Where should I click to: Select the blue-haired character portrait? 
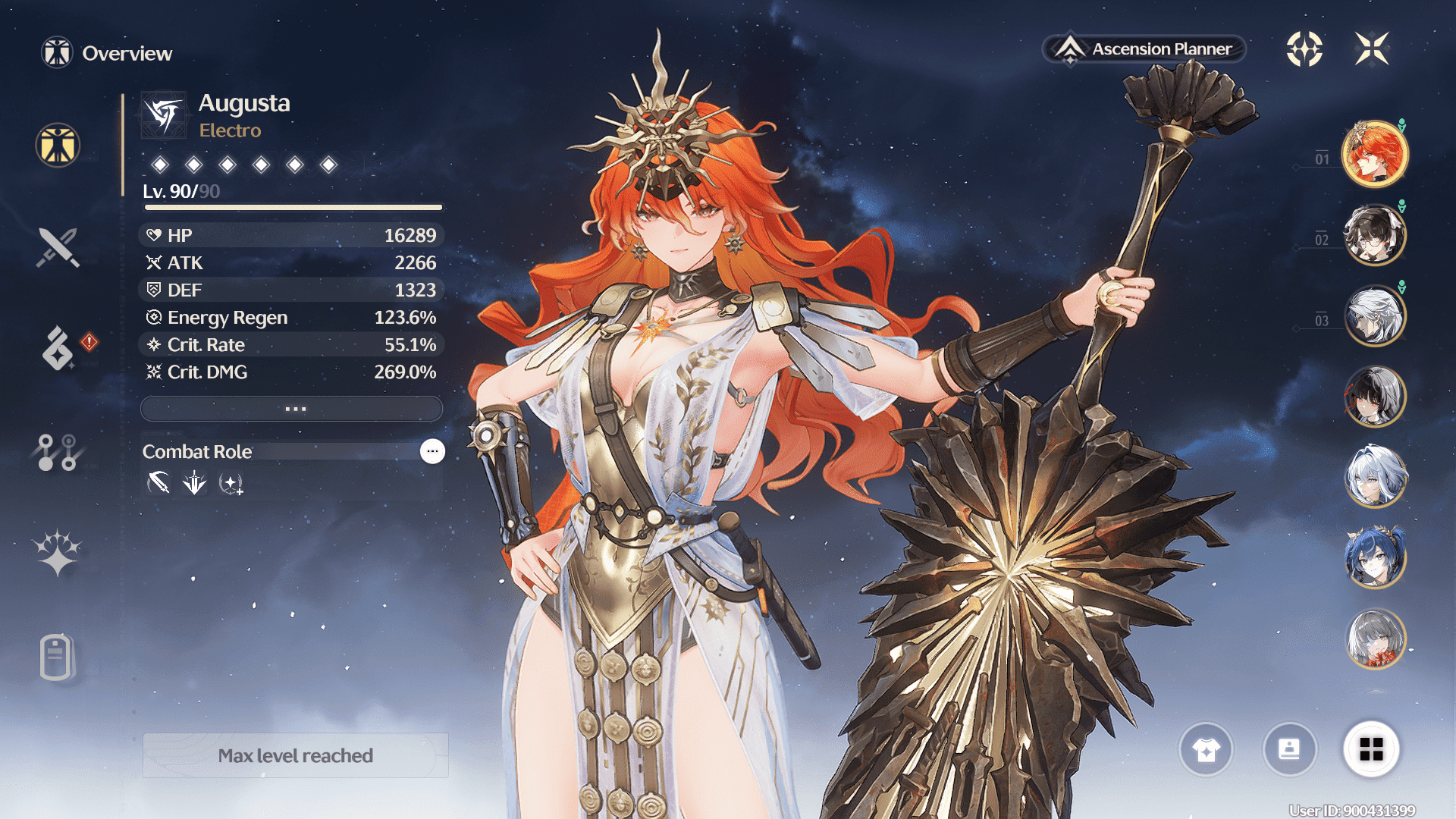pos(1374,557)
